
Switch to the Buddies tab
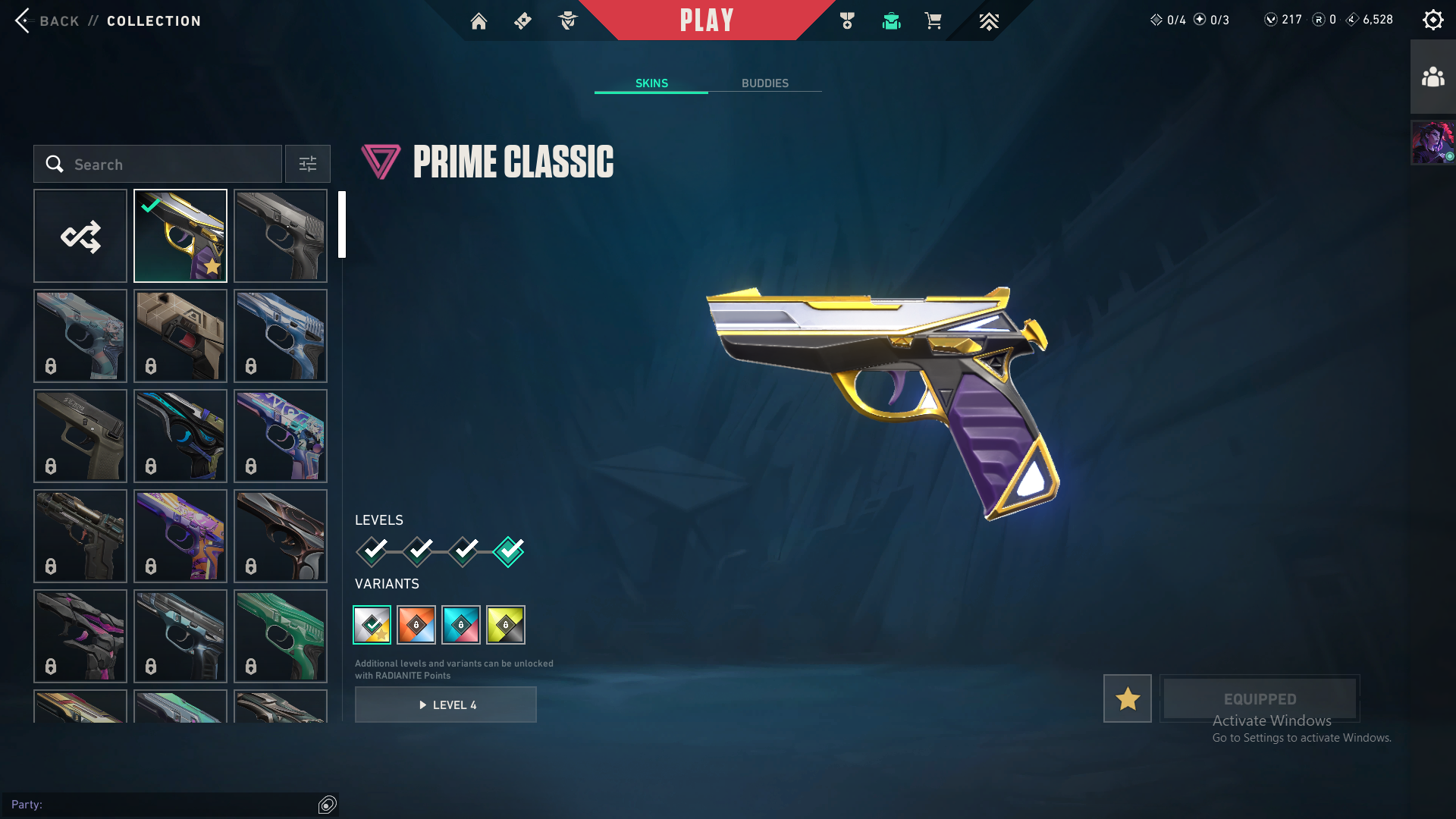tap(764, 83)
